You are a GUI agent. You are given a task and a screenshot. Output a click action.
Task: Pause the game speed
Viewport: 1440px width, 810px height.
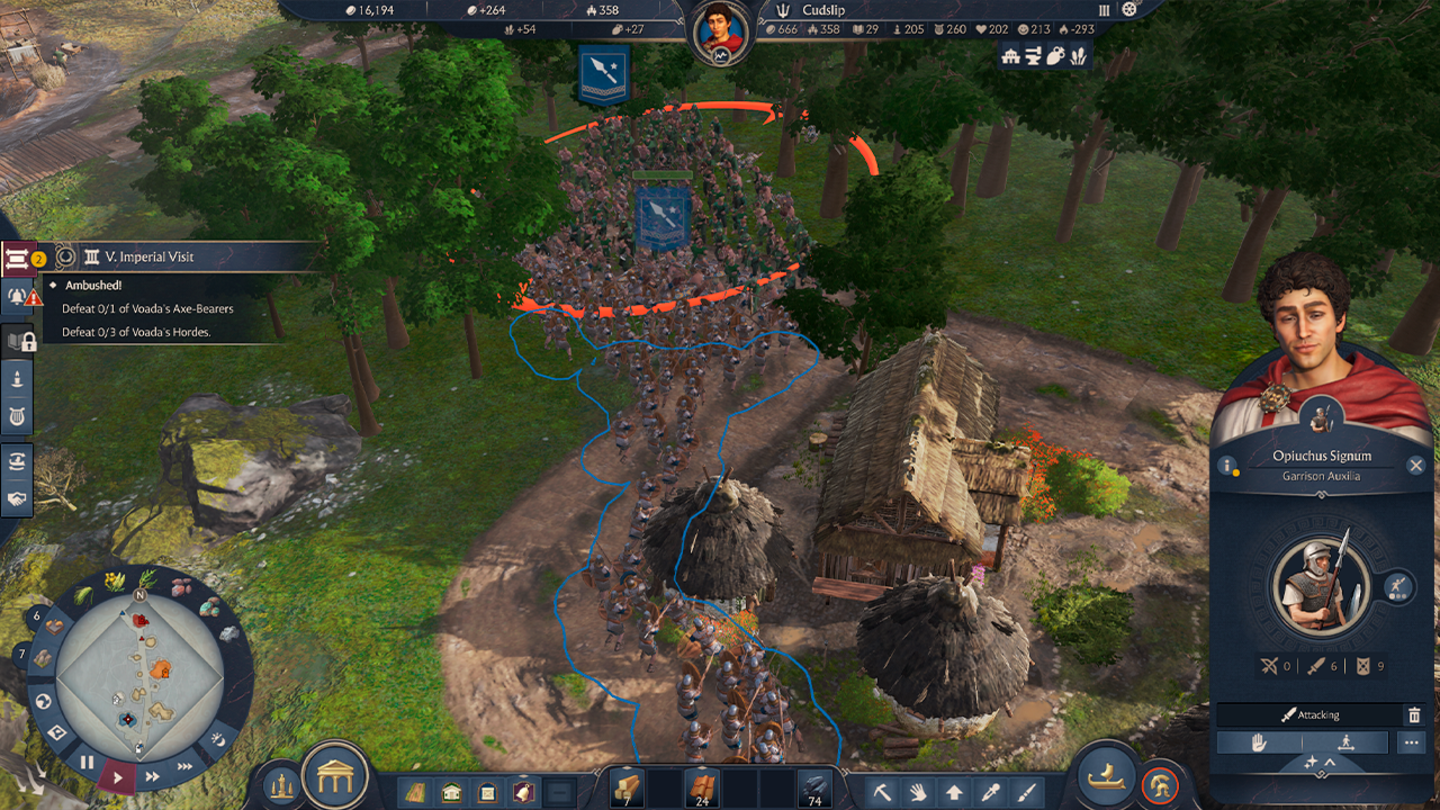(x=87, y=762)
